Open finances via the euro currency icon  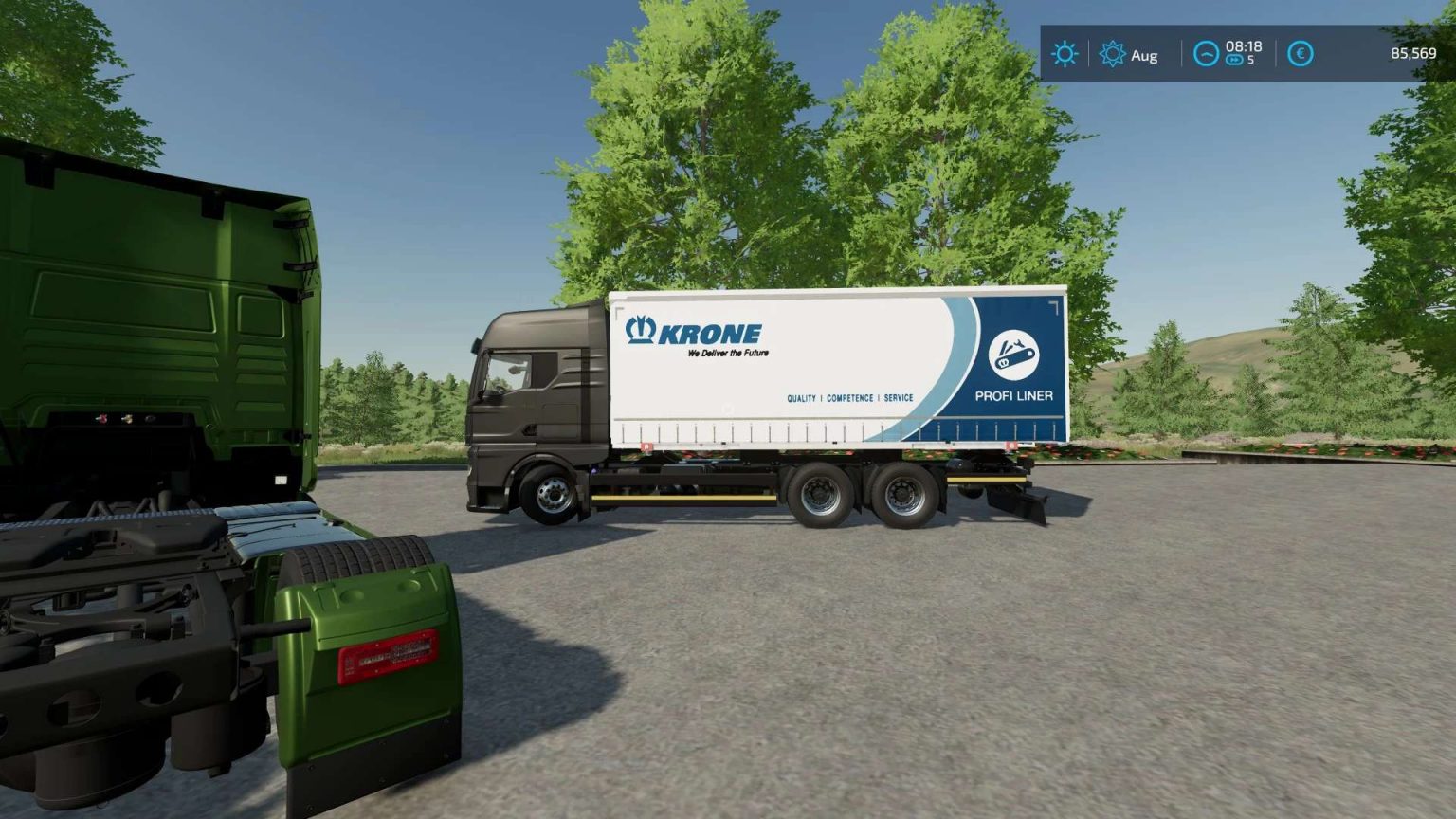click(1301, 54)
